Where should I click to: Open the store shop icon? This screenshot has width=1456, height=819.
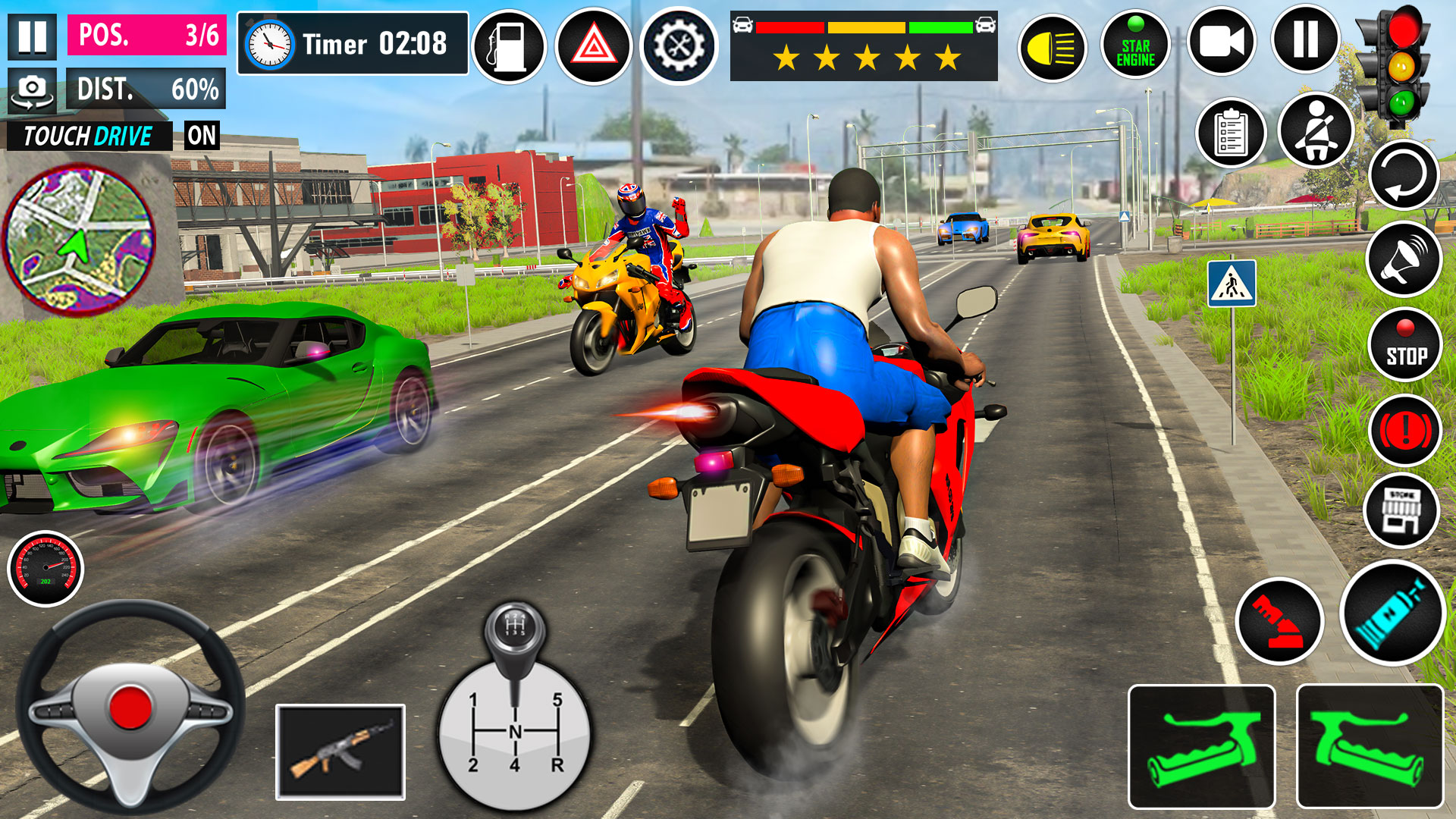click(1401, 510)
